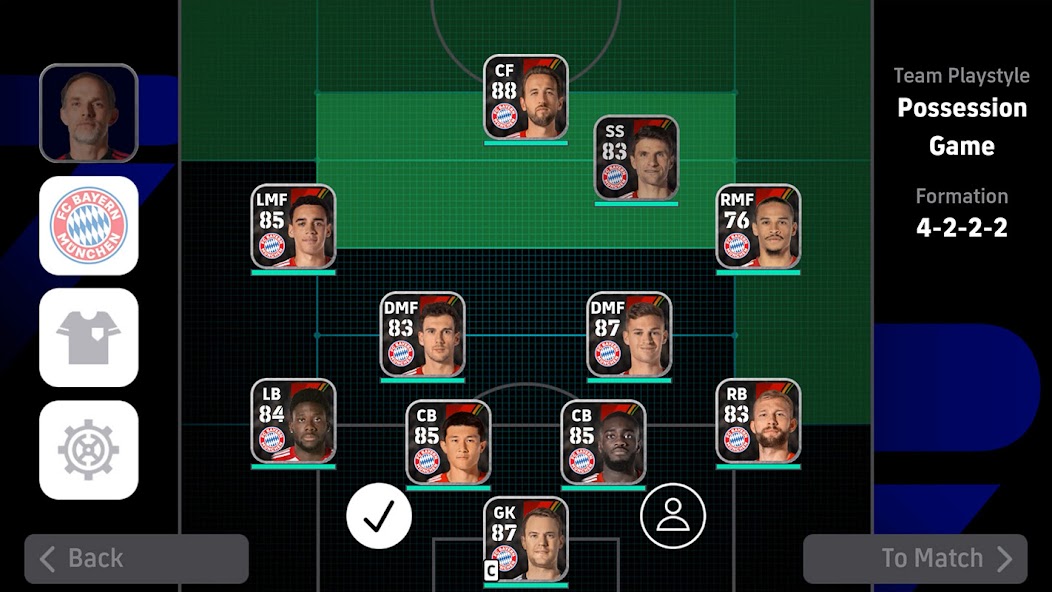Choose the SS player card rated 83

pos(636,158)
